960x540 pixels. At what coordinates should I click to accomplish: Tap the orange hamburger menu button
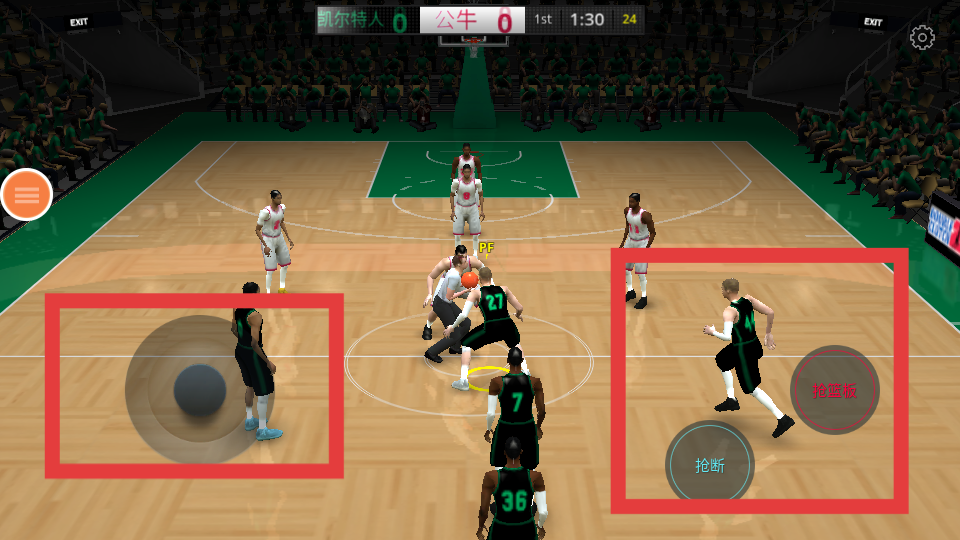[27, 195]
